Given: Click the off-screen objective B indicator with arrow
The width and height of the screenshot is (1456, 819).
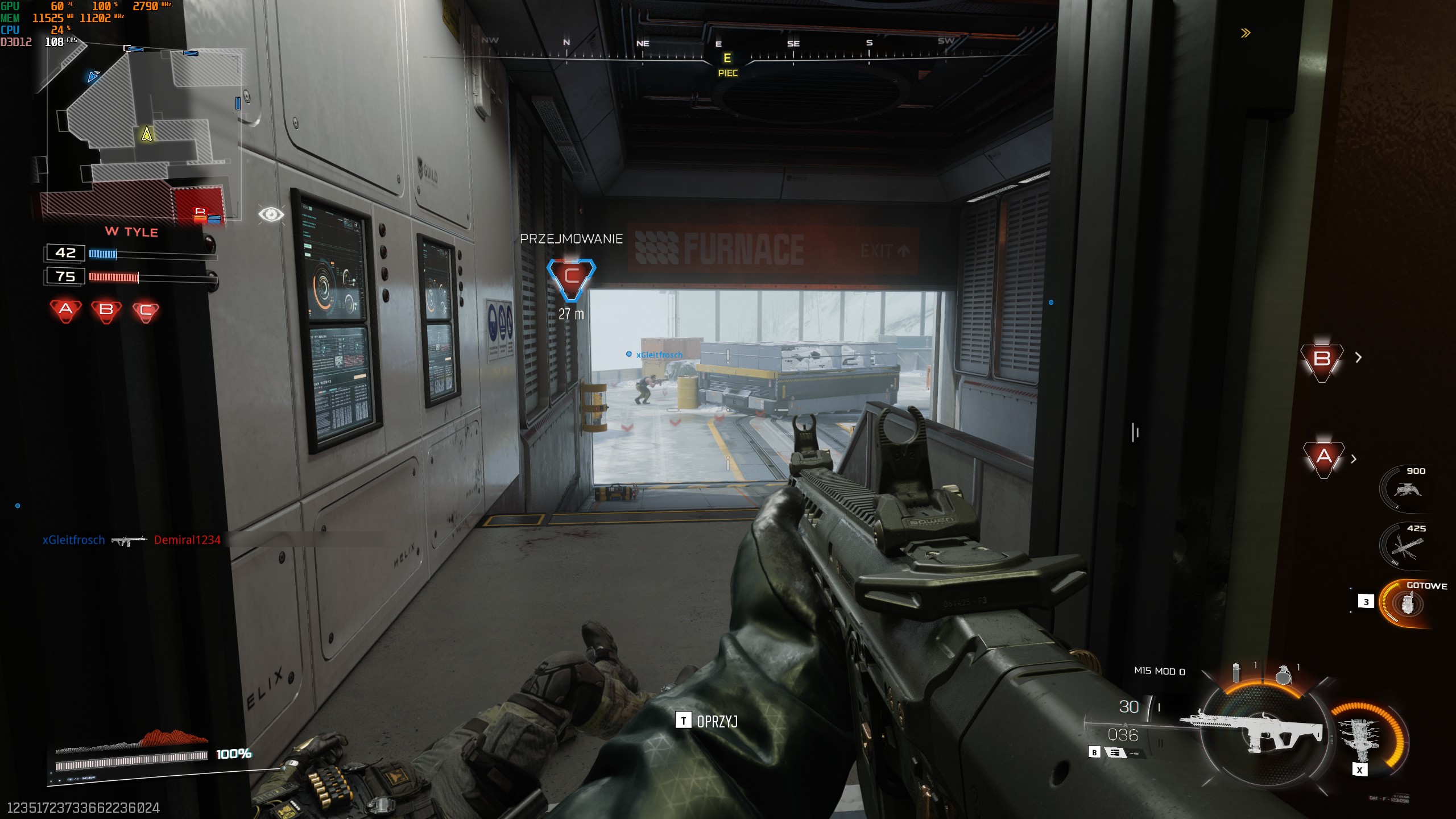Looking at the screenshot, I should pyautogui.click(x=1322, y=360).
